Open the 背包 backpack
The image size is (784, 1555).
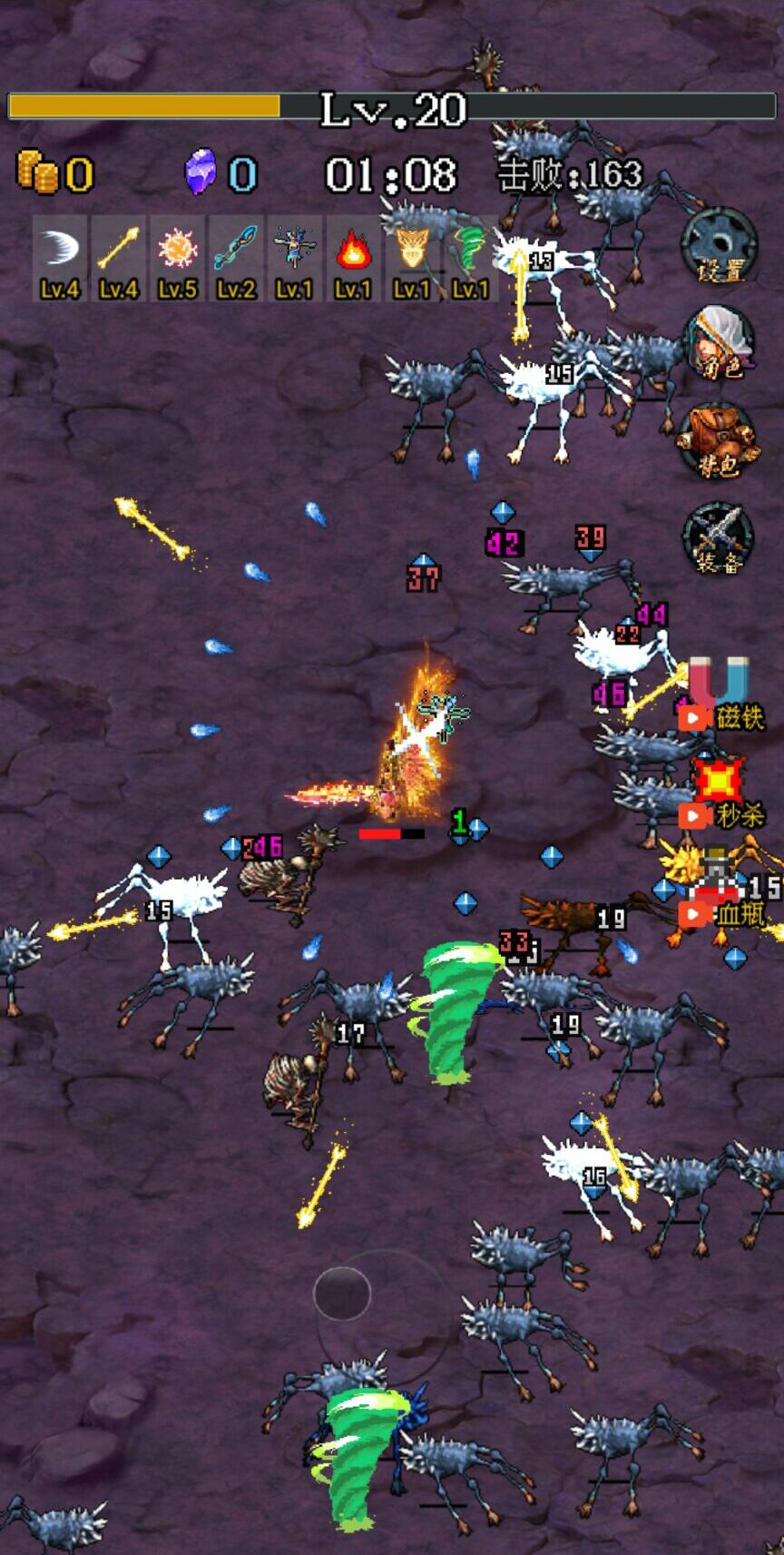pyautogui.click(x=718, y=440)
